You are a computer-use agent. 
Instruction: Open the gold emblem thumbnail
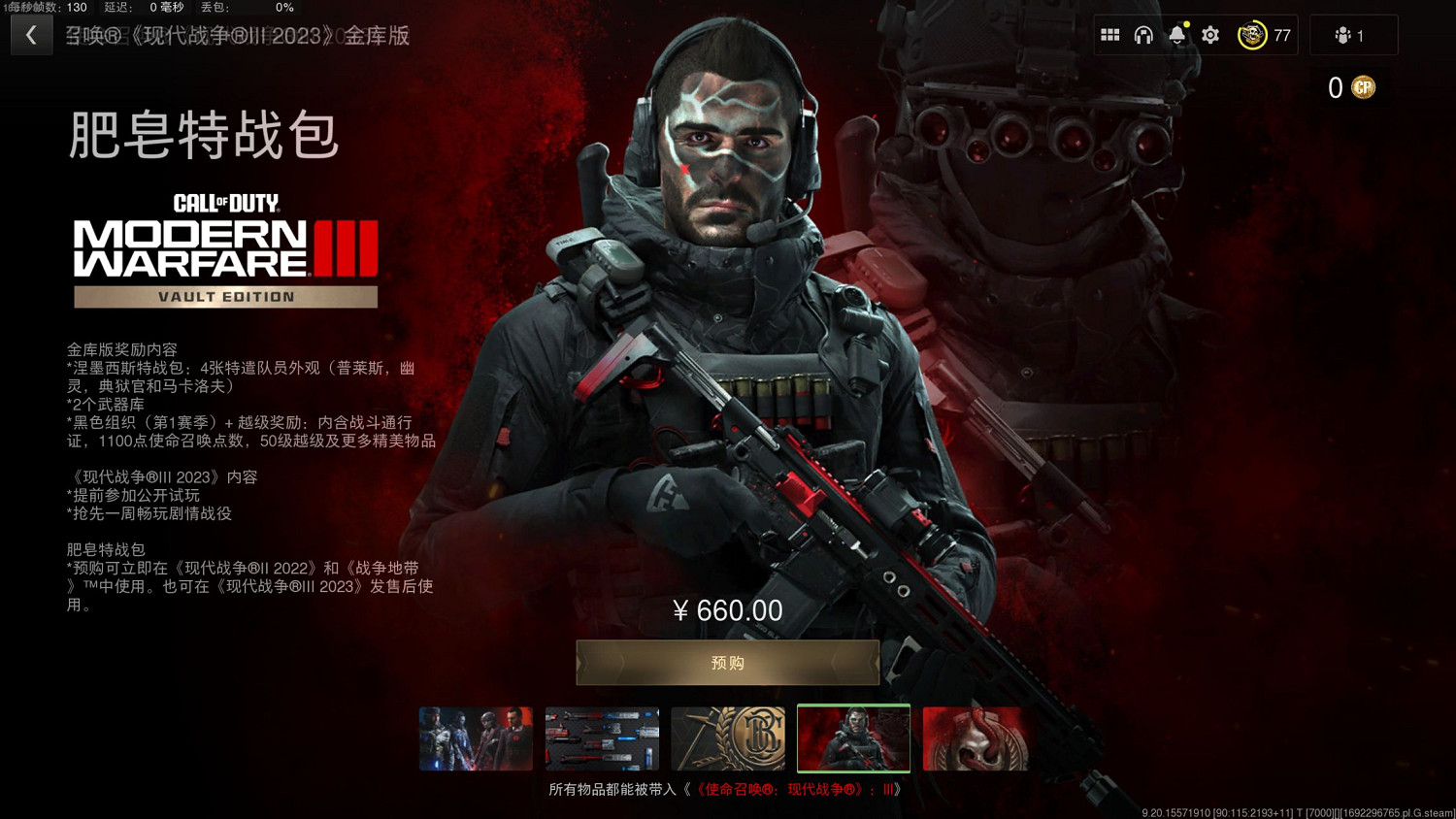[x=728, y=738]
